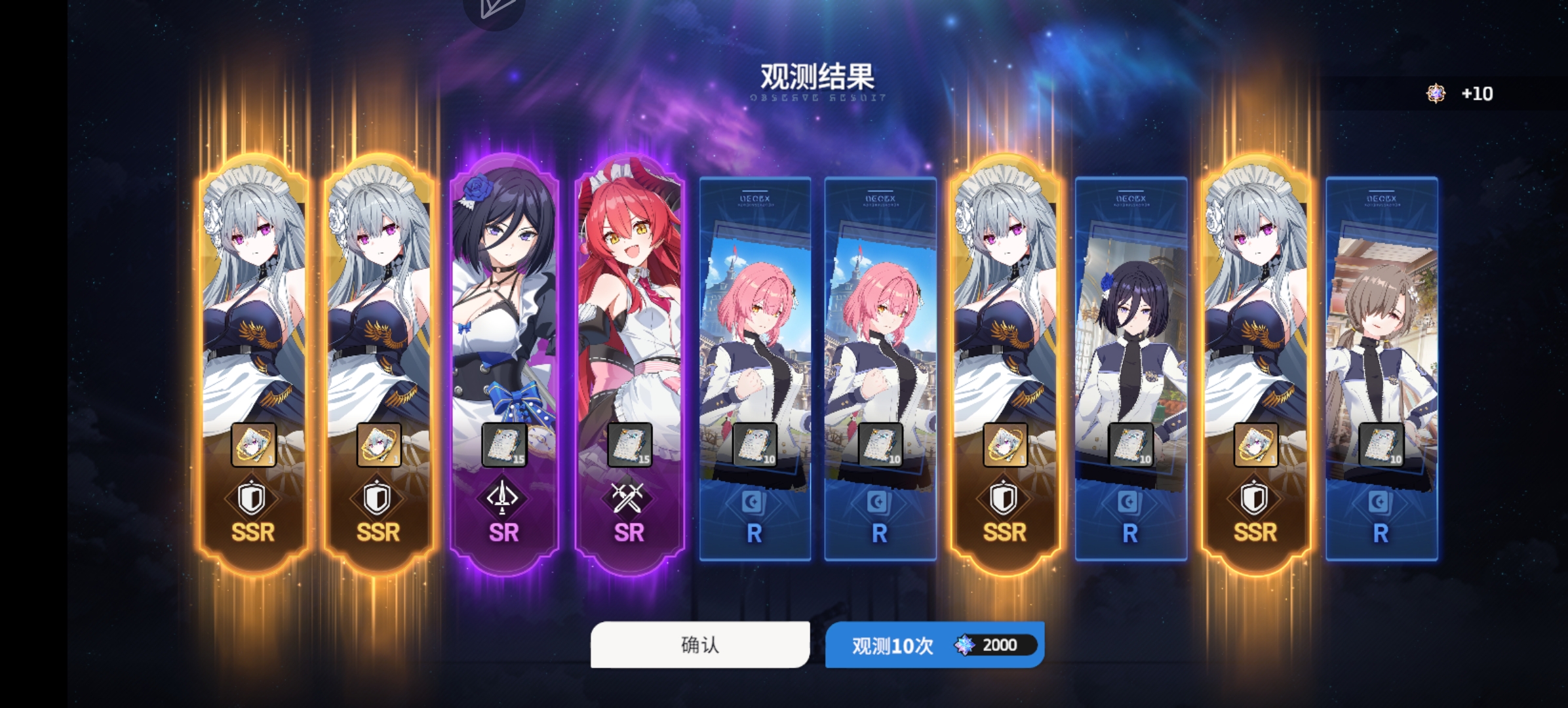
Task: Click the gold character card item icon on leftmost SSR
Action: click(256, 444)
